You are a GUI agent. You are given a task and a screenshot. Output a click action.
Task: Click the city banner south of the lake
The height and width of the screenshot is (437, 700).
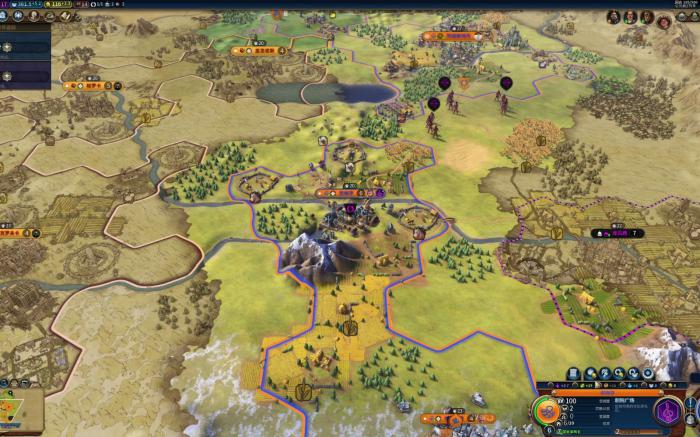346,191
